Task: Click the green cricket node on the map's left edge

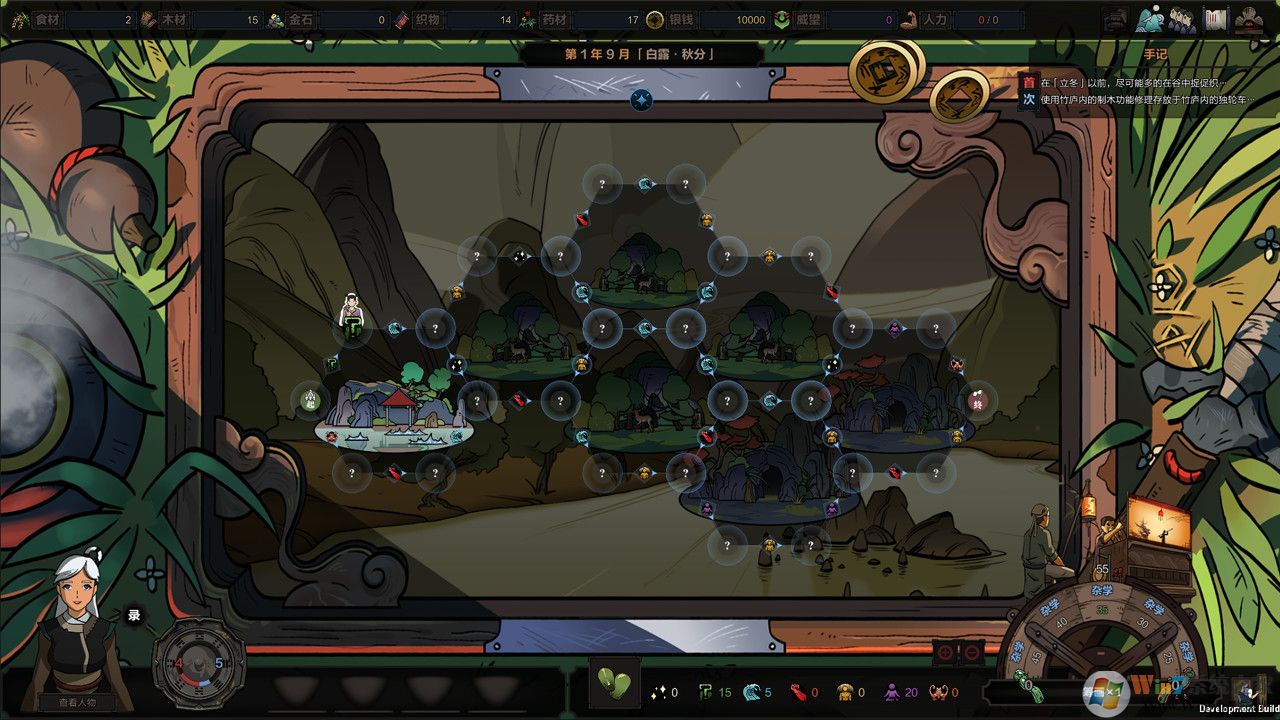Action: point(310,400)
